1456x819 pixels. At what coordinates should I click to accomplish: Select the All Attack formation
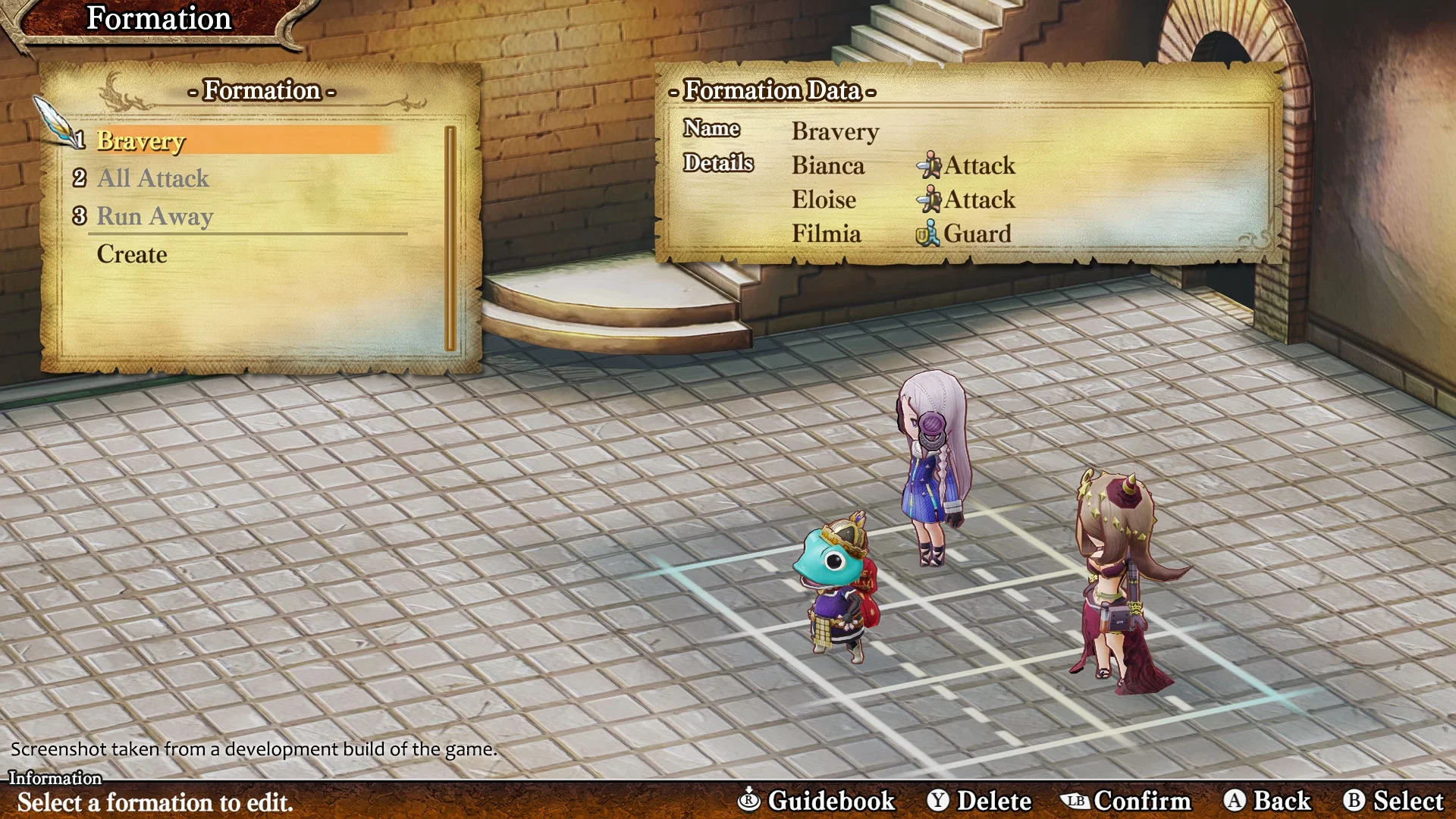coord(152,178)
